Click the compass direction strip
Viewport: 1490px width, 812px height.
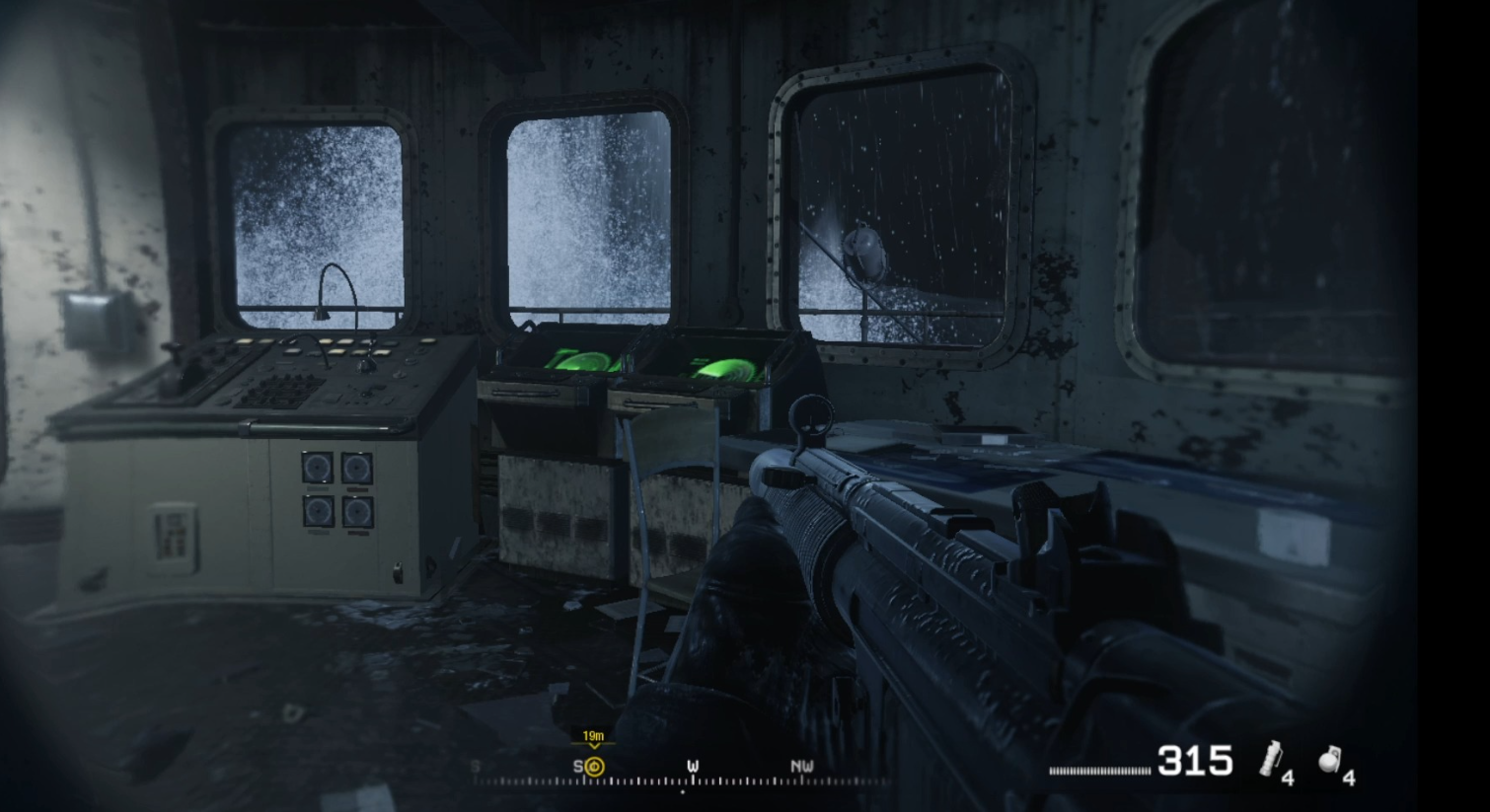[x=681, y=774]
